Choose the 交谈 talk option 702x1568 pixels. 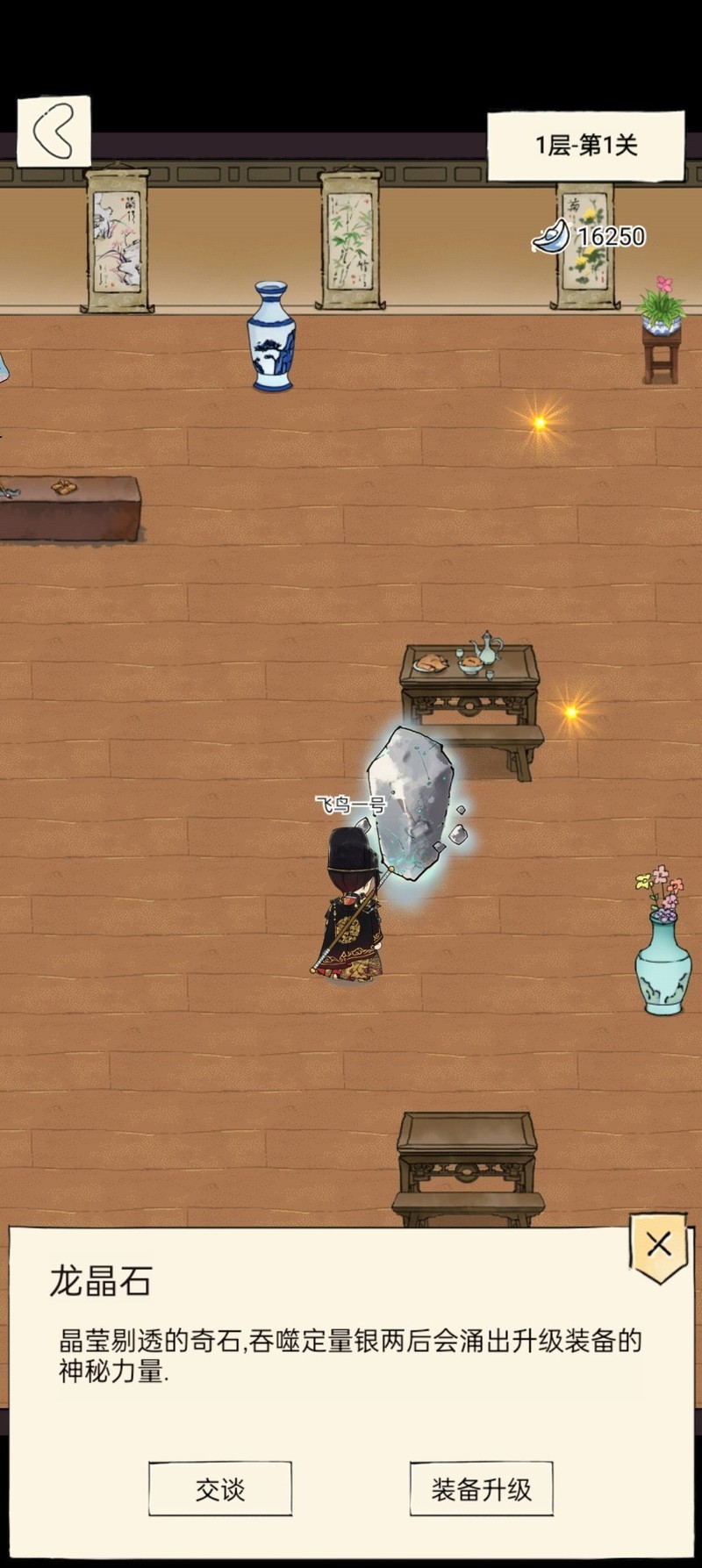[219, 1488]
